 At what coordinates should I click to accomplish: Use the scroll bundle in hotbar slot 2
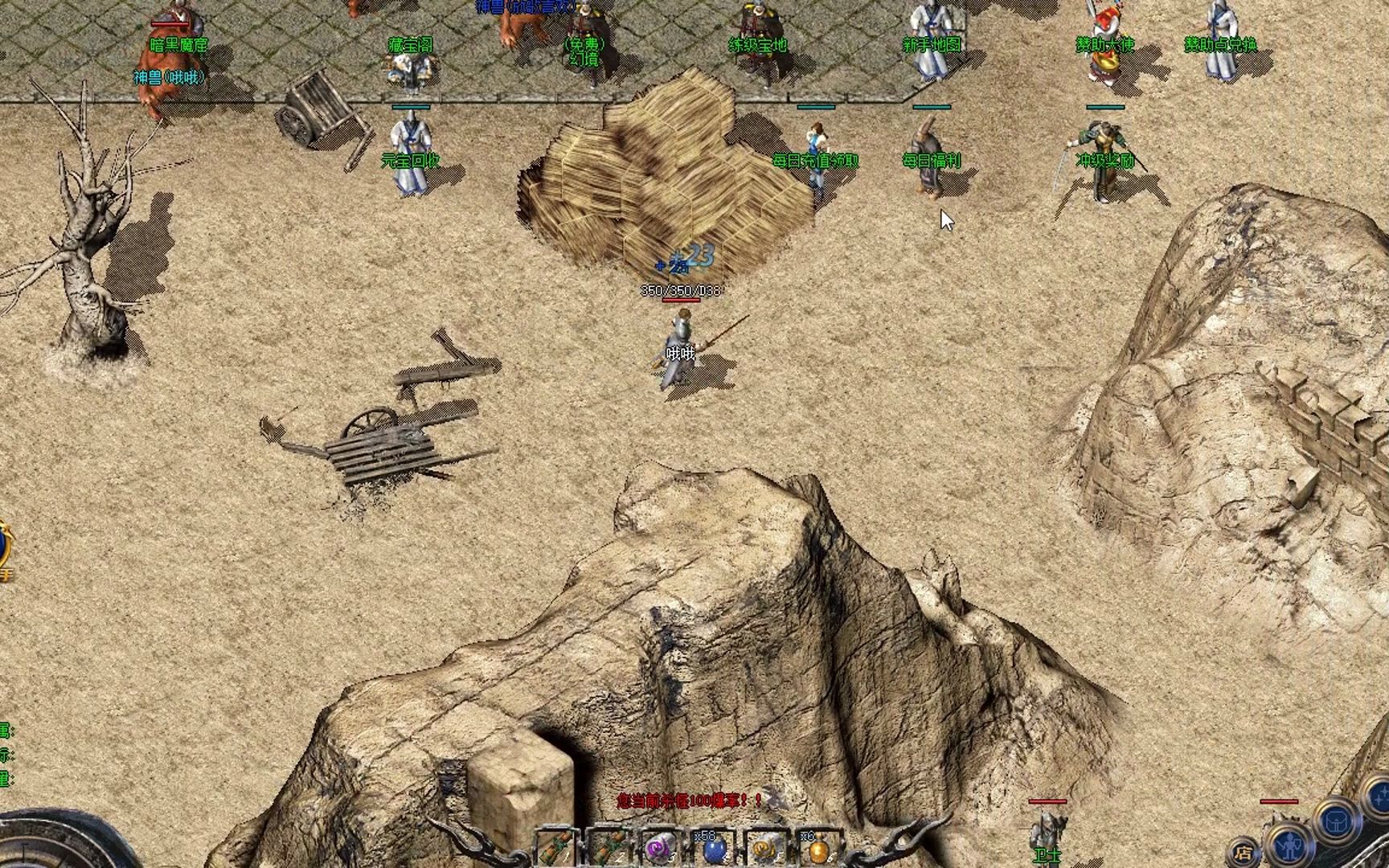(608, 847)
